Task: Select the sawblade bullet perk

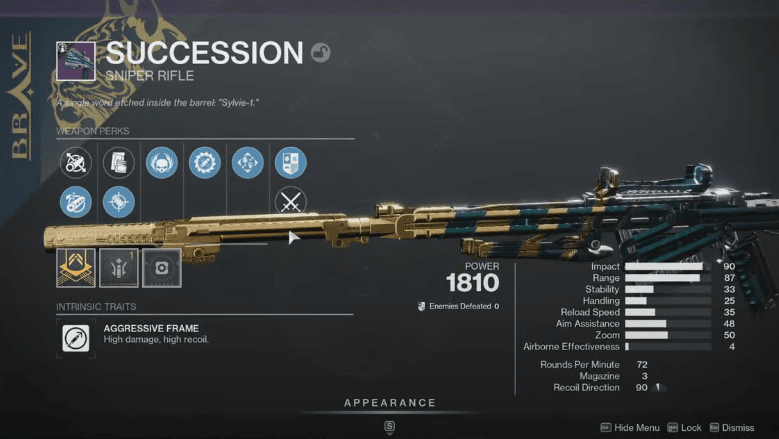Action: pos(205,162)
